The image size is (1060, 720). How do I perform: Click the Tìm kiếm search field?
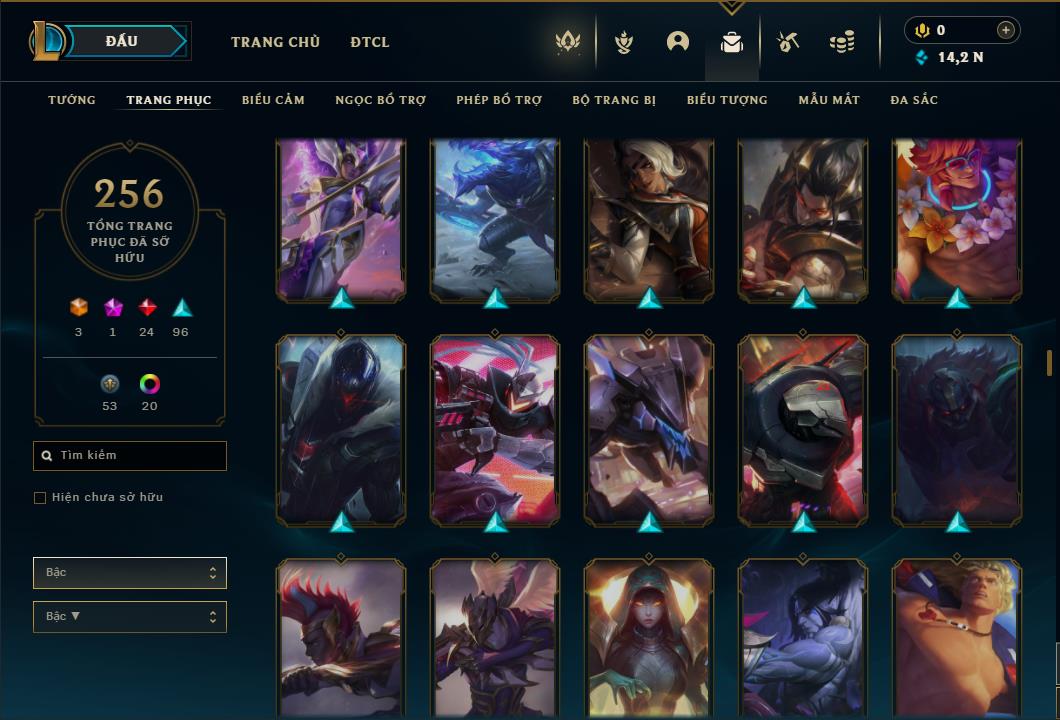(x=130, y=456)
